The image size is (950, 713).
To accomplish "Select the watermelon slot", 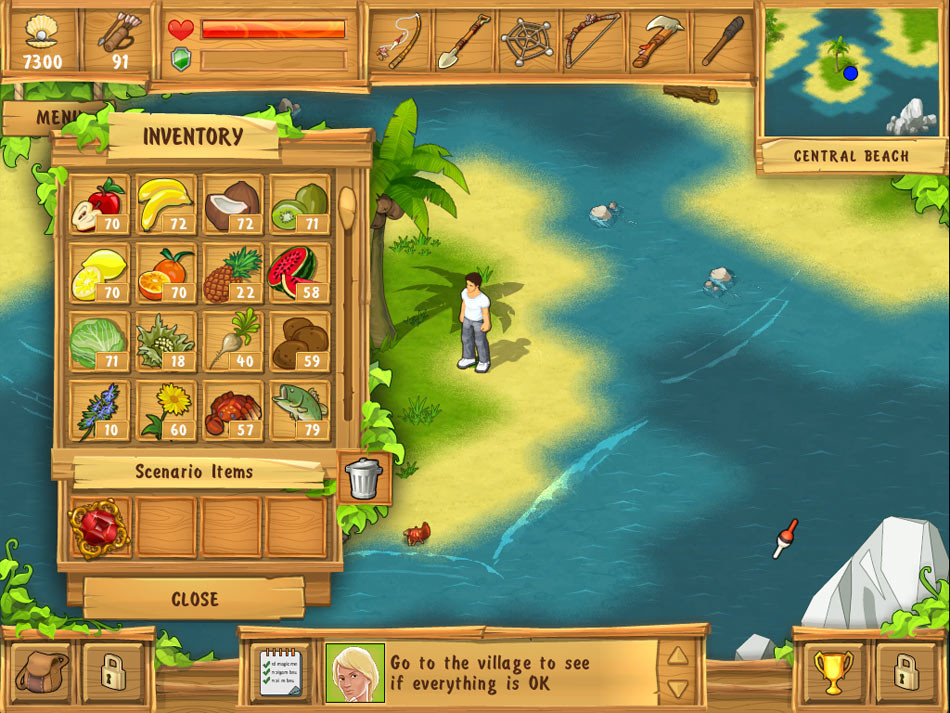I will [x=298, y=272].
